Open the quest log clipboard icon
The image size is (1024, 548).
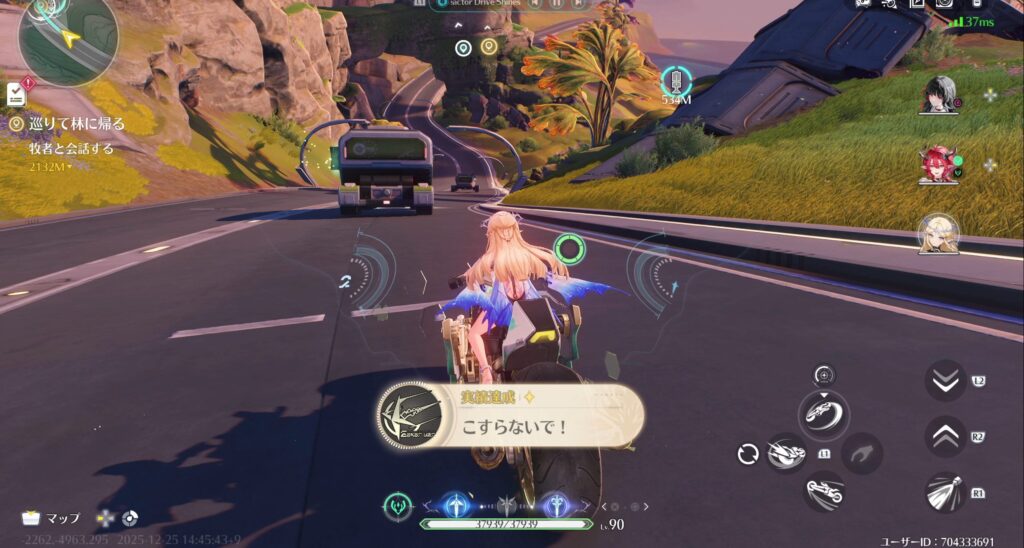tap(16, 95)
